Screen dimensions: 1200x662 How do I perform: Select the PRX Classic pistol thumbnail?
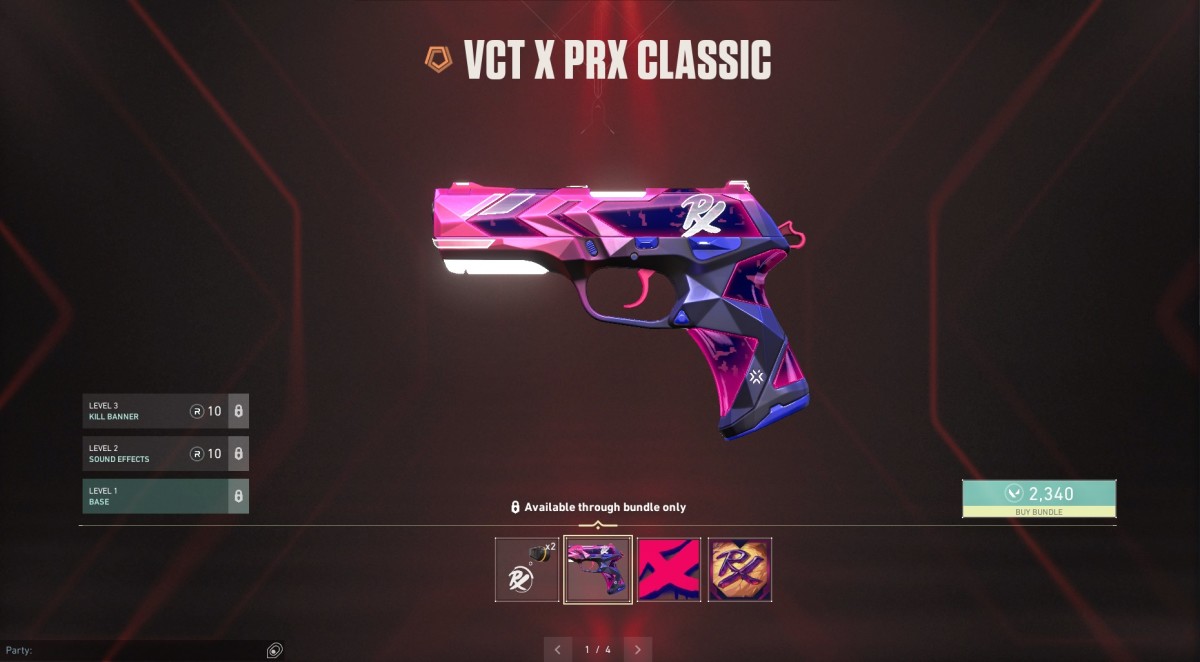[x=598, y=570]
